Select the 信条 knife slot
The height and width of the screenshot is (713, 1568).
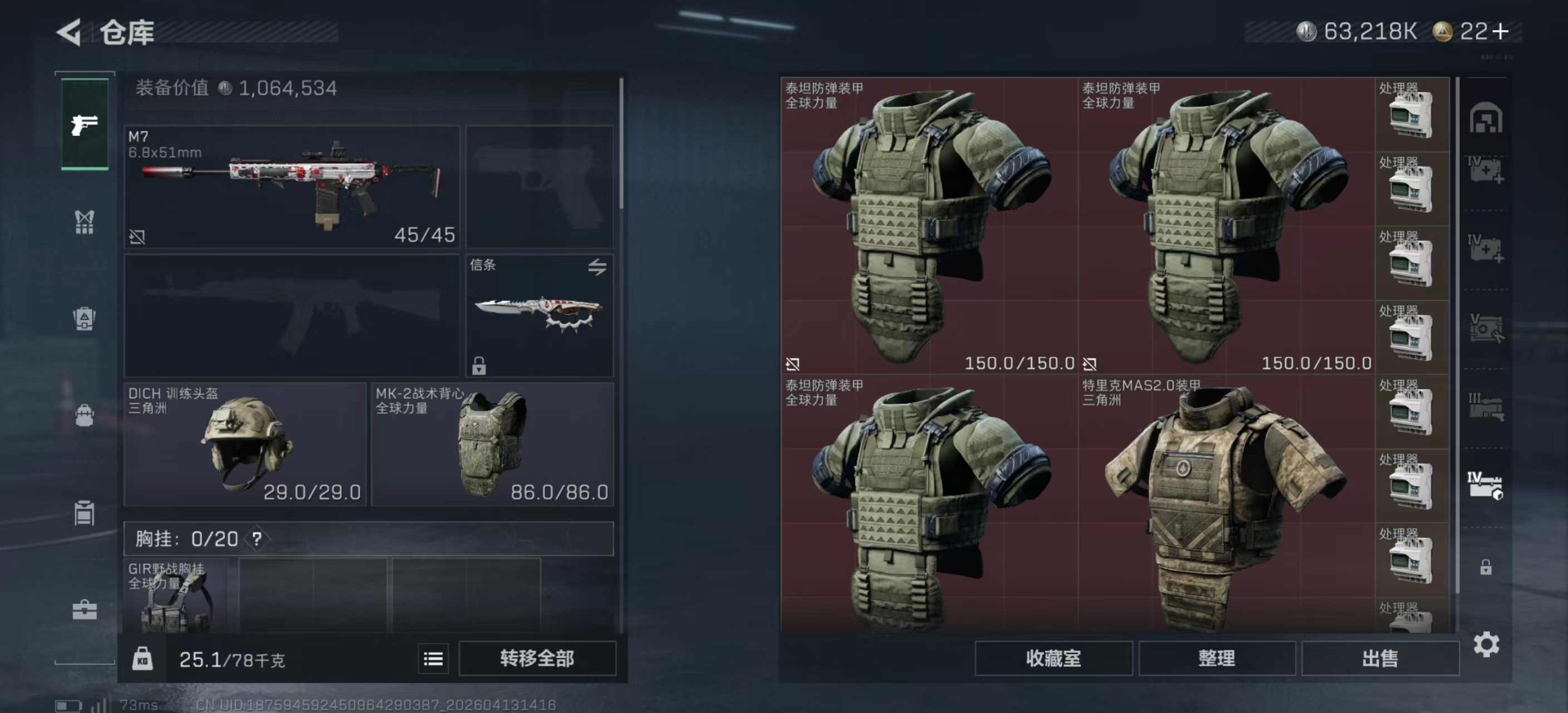pyautogui.click(x=540, y=315)
